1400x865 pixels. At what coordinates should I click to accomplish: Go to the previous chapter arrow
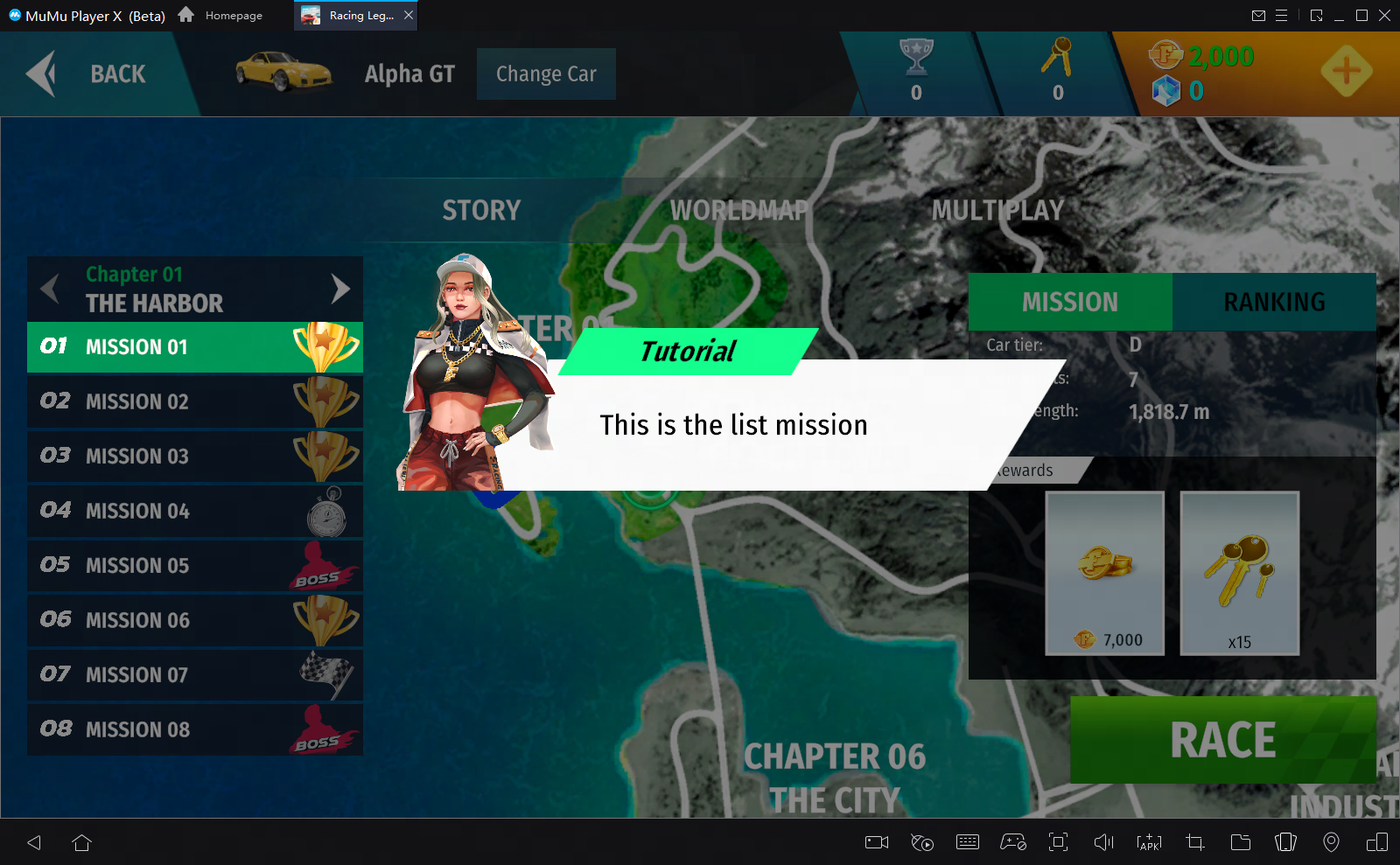pos(50,289)
